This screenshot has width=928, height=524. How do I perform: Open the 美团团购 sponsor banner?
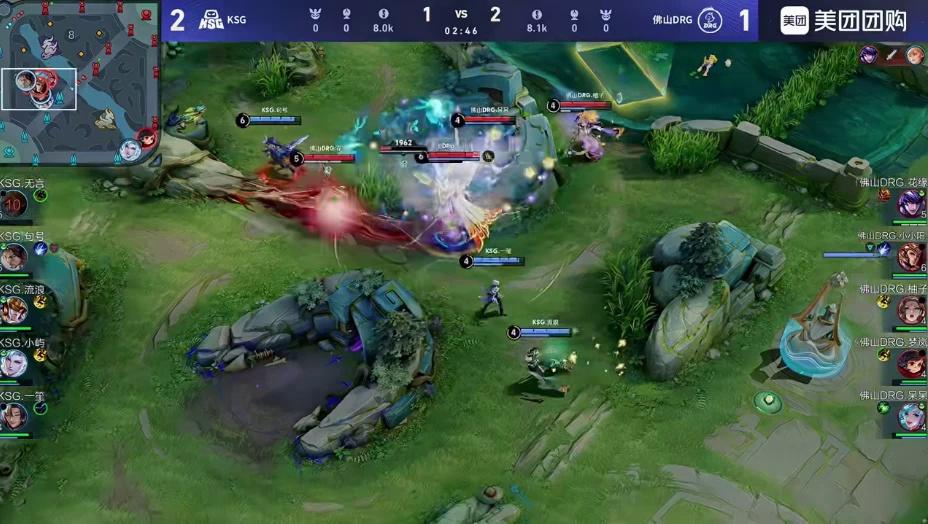pos(843,20)
